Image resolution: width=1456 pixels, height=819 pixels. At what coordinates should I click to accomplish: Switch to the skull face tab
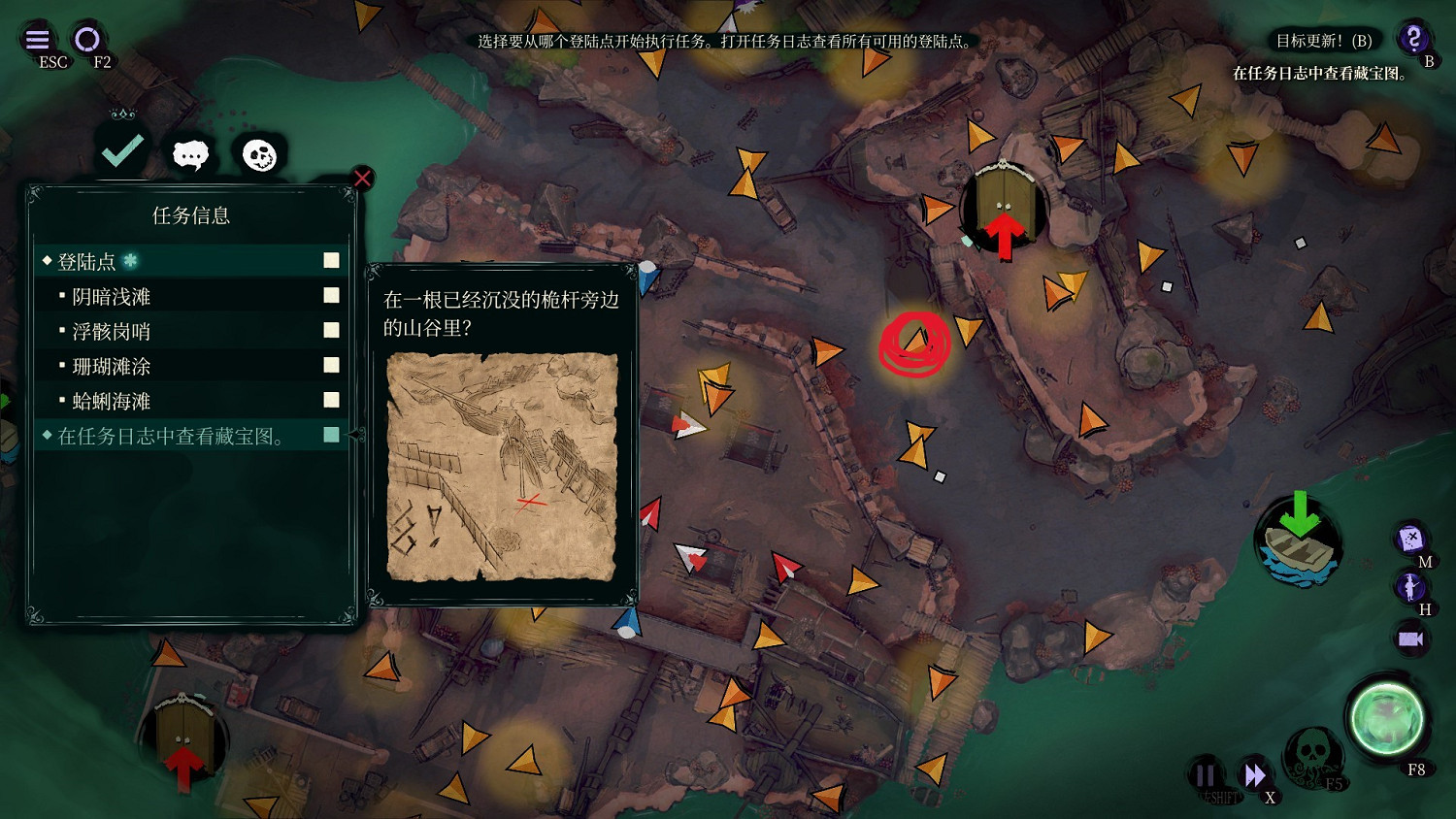[259, 155]
